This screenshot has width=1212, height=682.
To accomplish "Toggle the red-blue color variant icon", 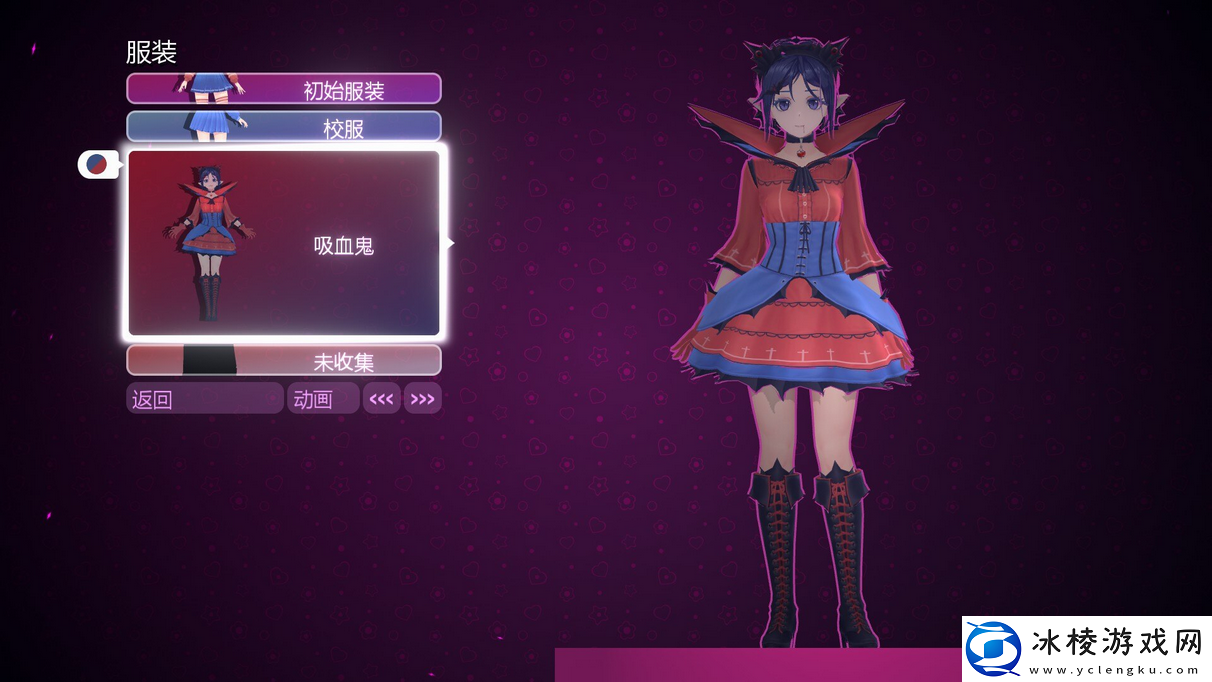I will pos(97,164).
